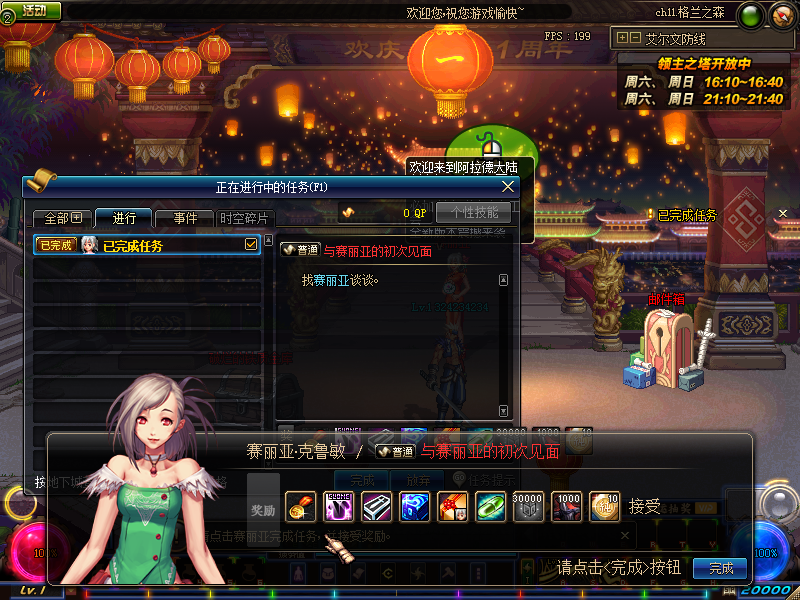This screenshot has width=800, height=600.
Task: Click the green orb button in top bar
Action: tap(752, 14)
